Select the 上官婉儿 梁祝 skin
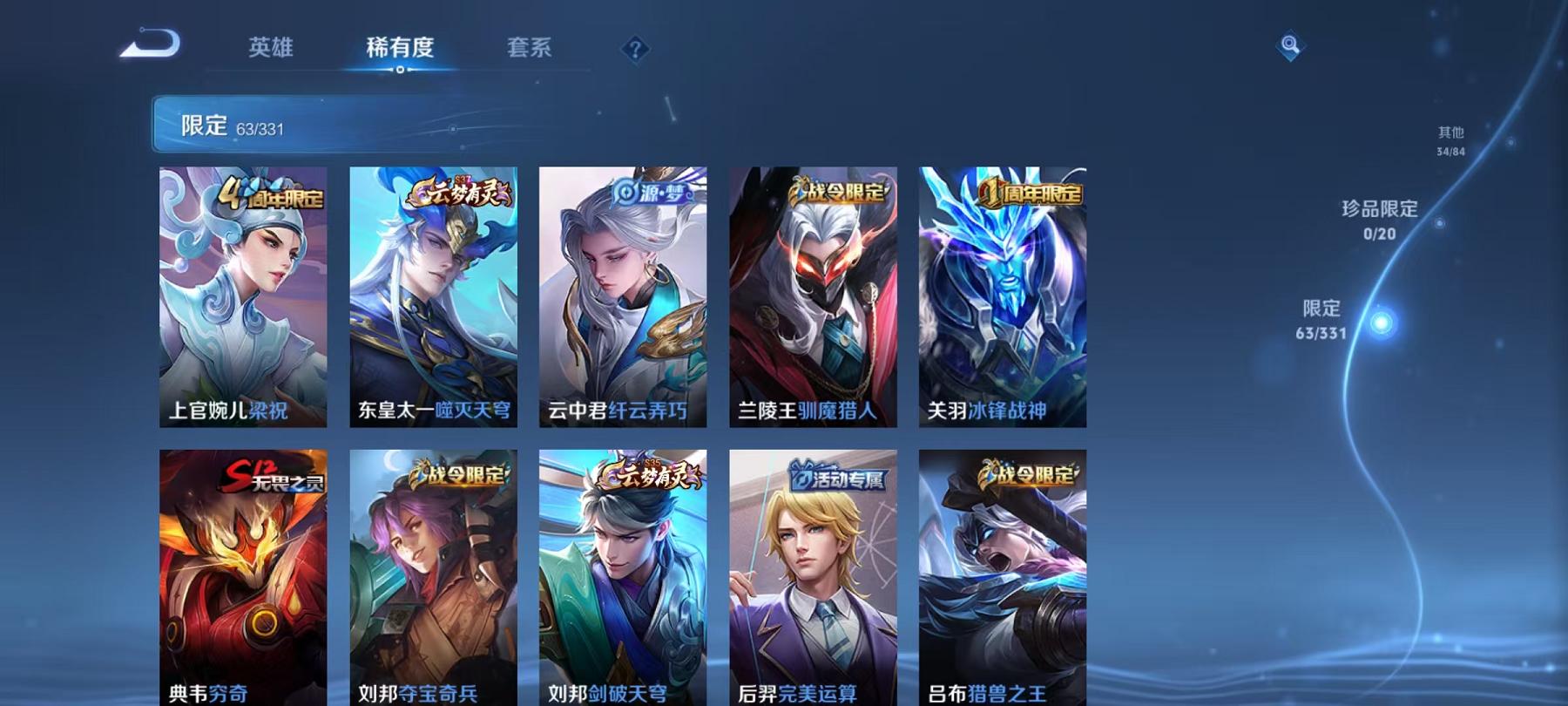The width and height of the screenshot is (1568, 706). point(242,296)
